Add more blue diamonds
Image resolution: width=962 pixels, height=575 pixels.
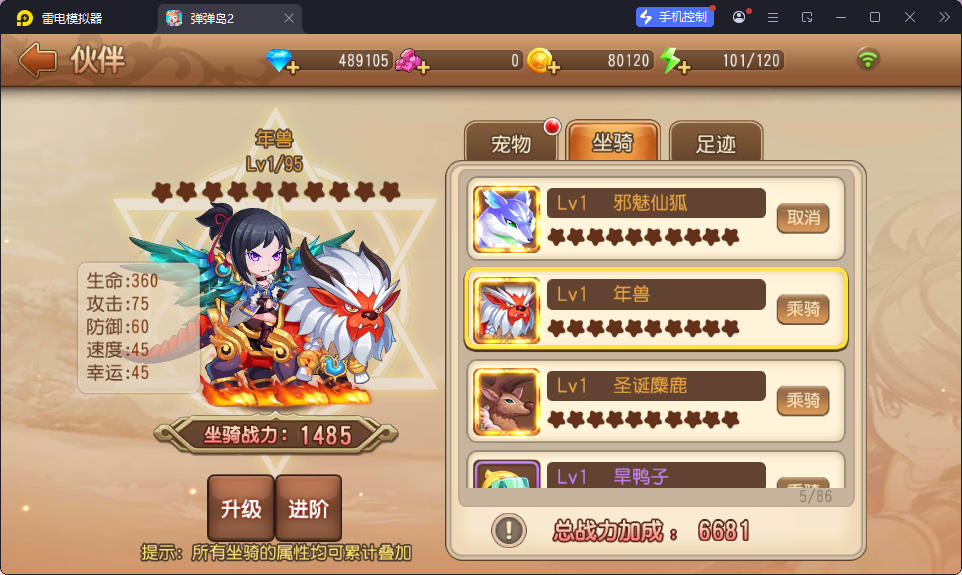click(x=292, y=67)
